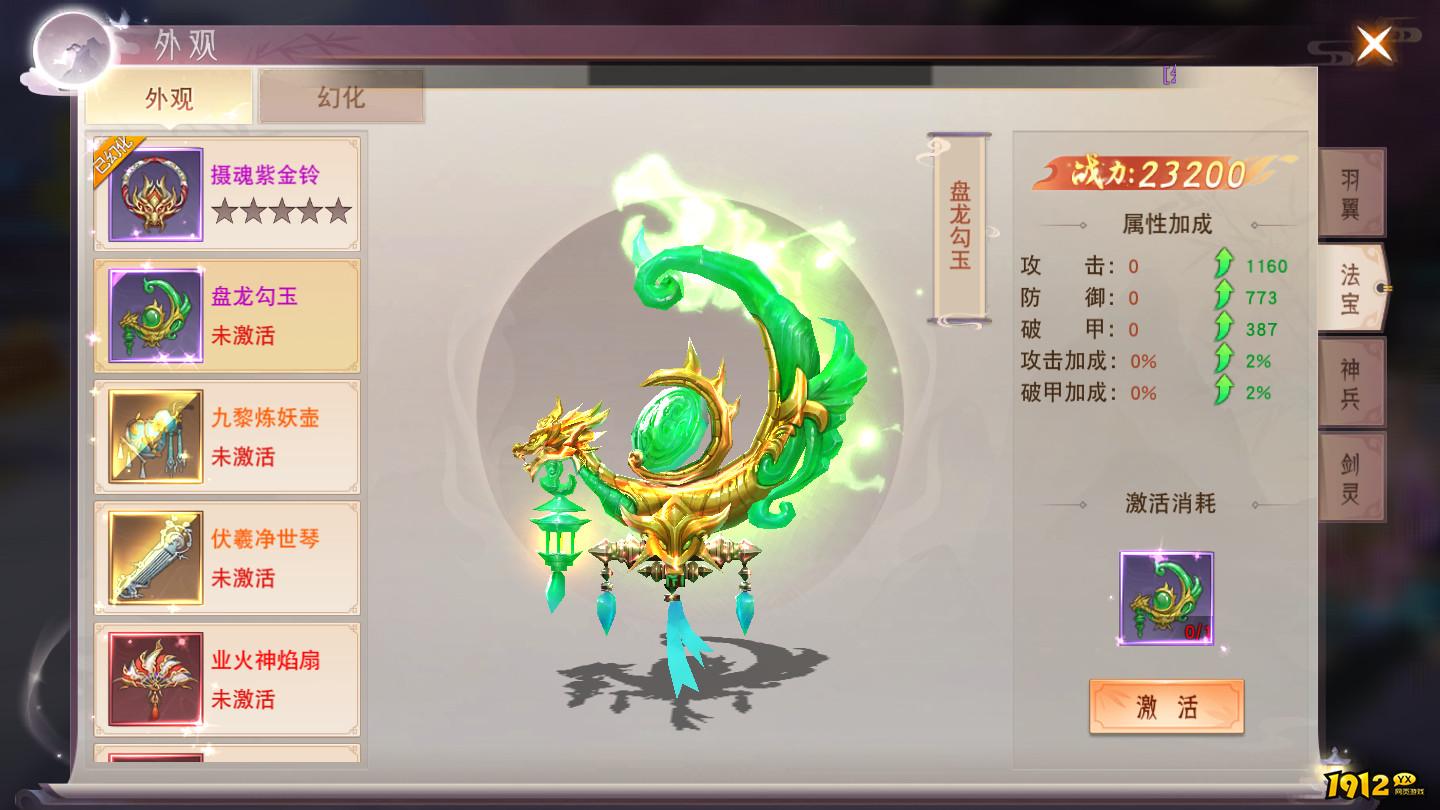The height and width of the screenshot is (810, 1440).
Task: Click the 盘龙勾玉 jade hook icon
Action: [157, 313]
